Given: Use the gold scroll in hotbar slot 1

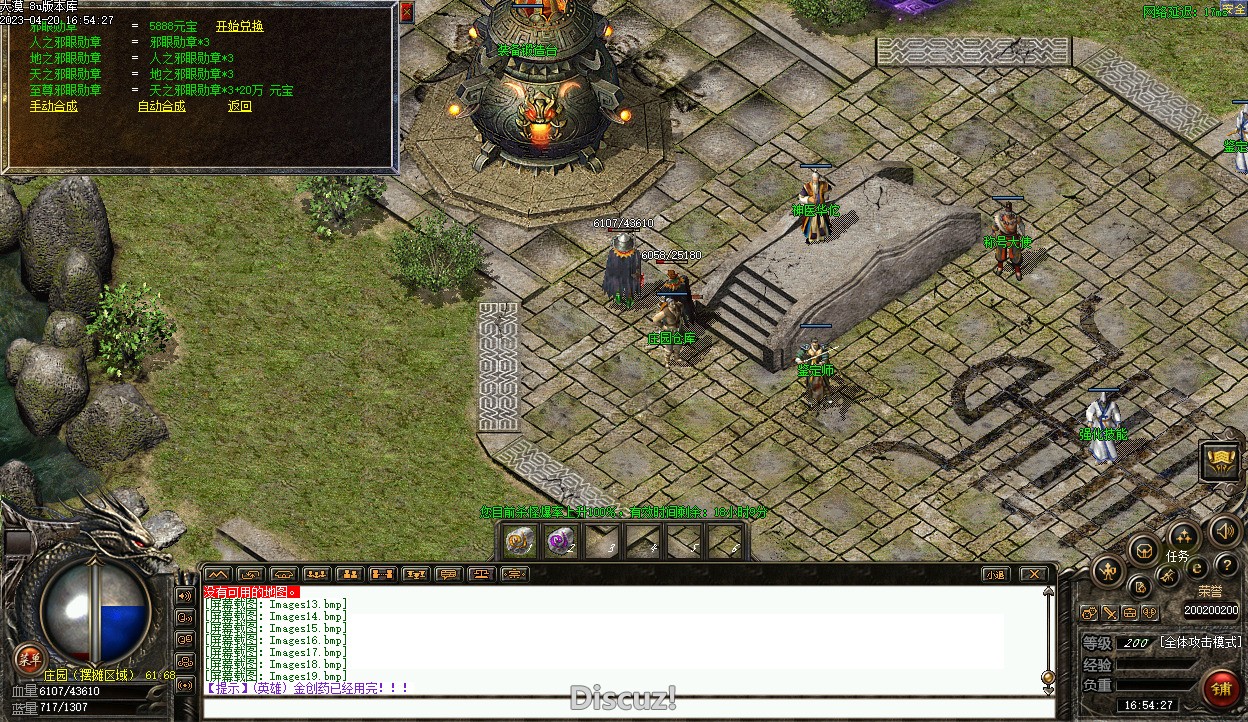Looking at the screenshot, I should click(518, 541).
